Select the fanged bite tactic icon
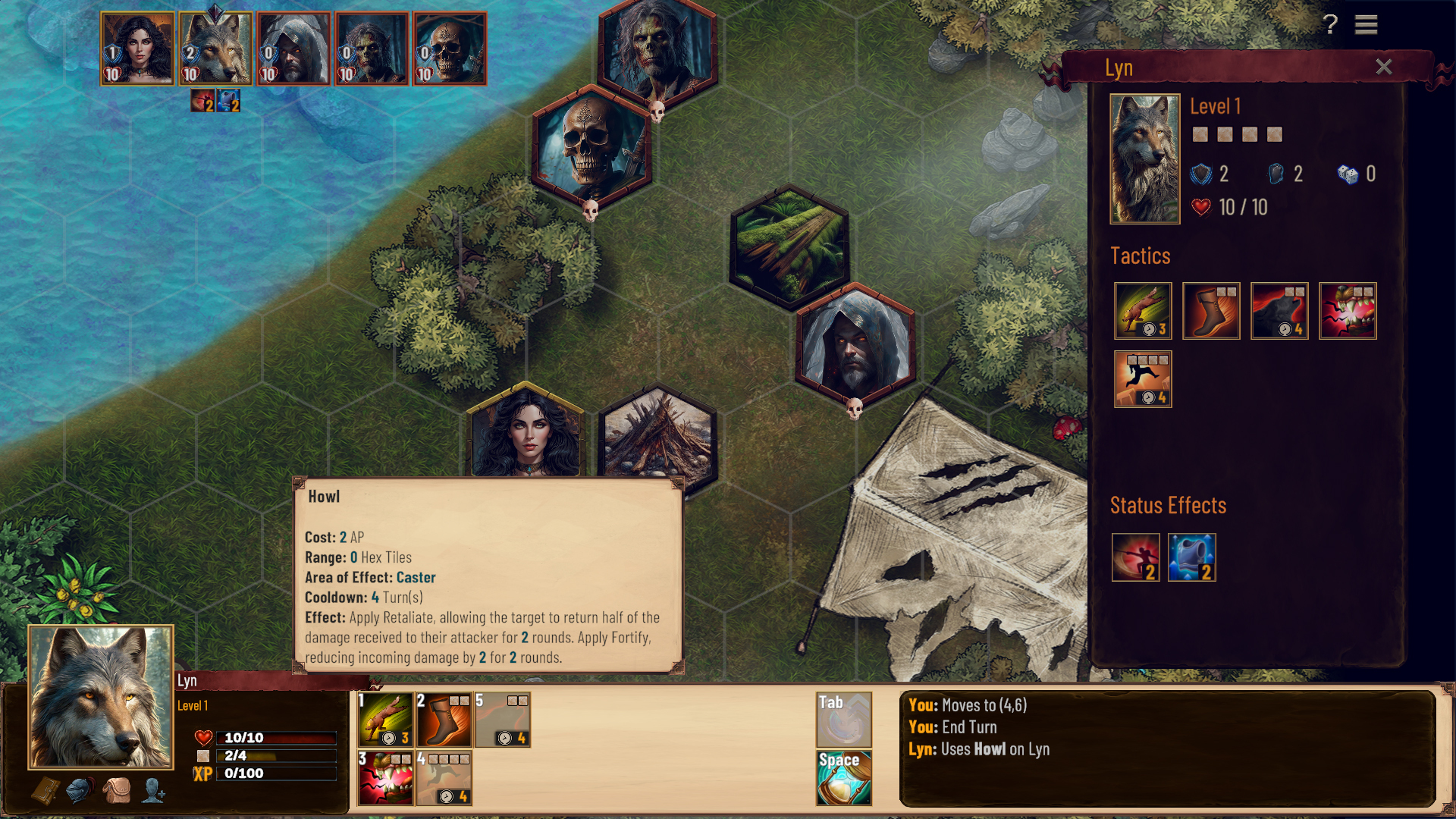This screenshot has height=819, width=1456. point(1348,312)
